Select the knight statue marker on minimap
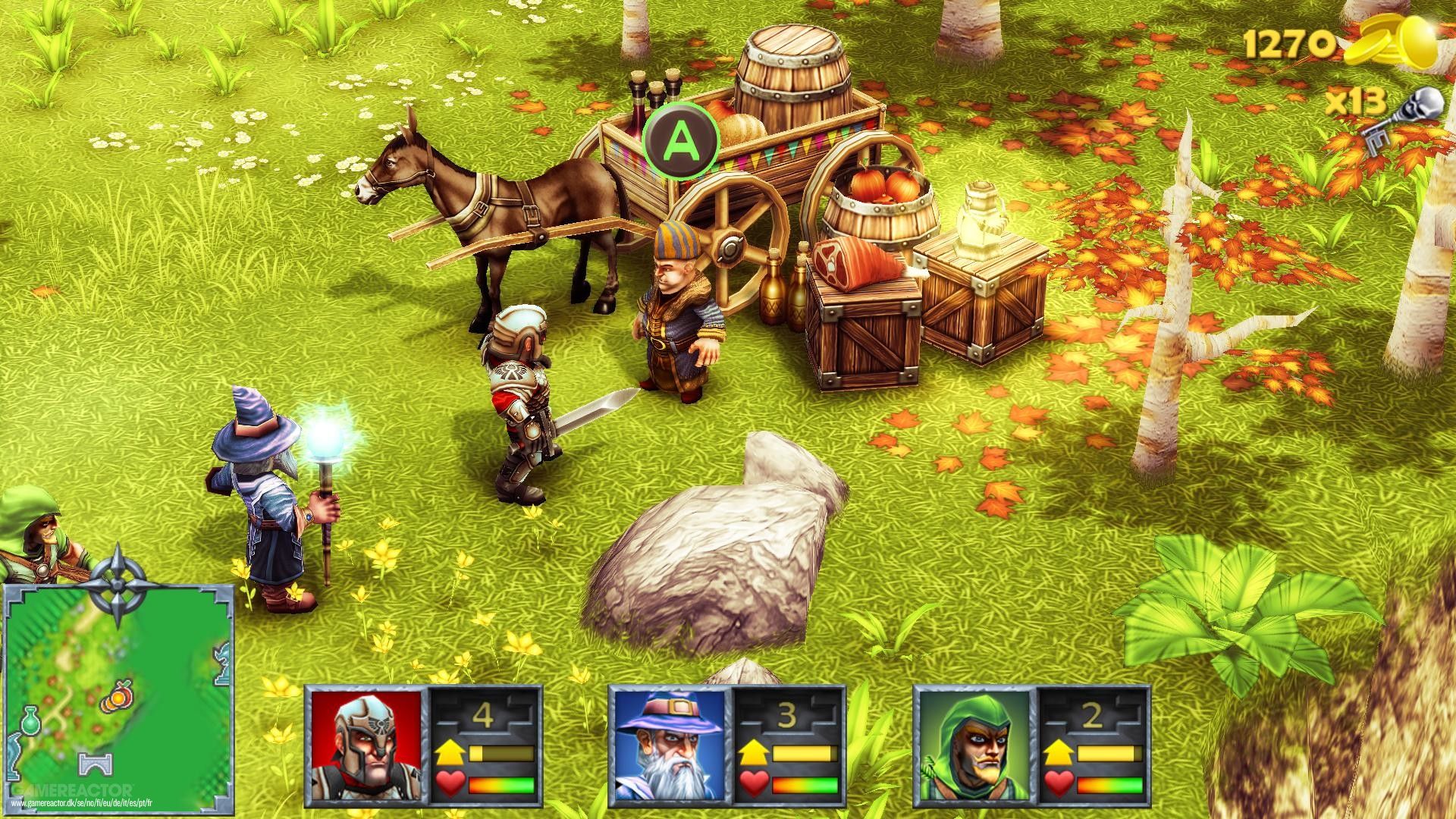The width and height of the screenshot is (1456, 819). point(221,664)
